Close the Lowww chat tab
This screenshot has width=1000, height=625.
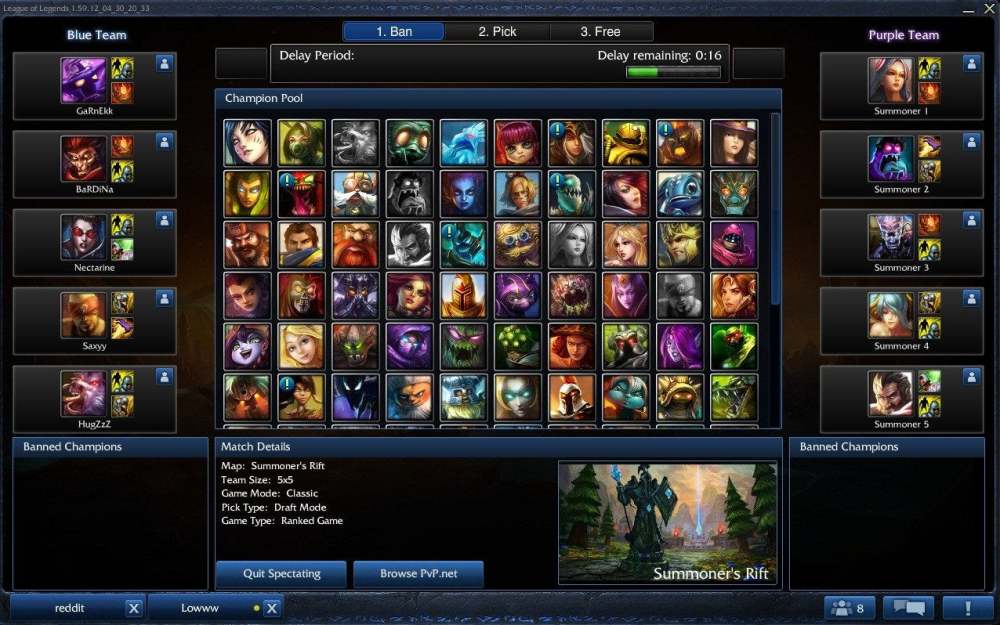coord(271,608)
